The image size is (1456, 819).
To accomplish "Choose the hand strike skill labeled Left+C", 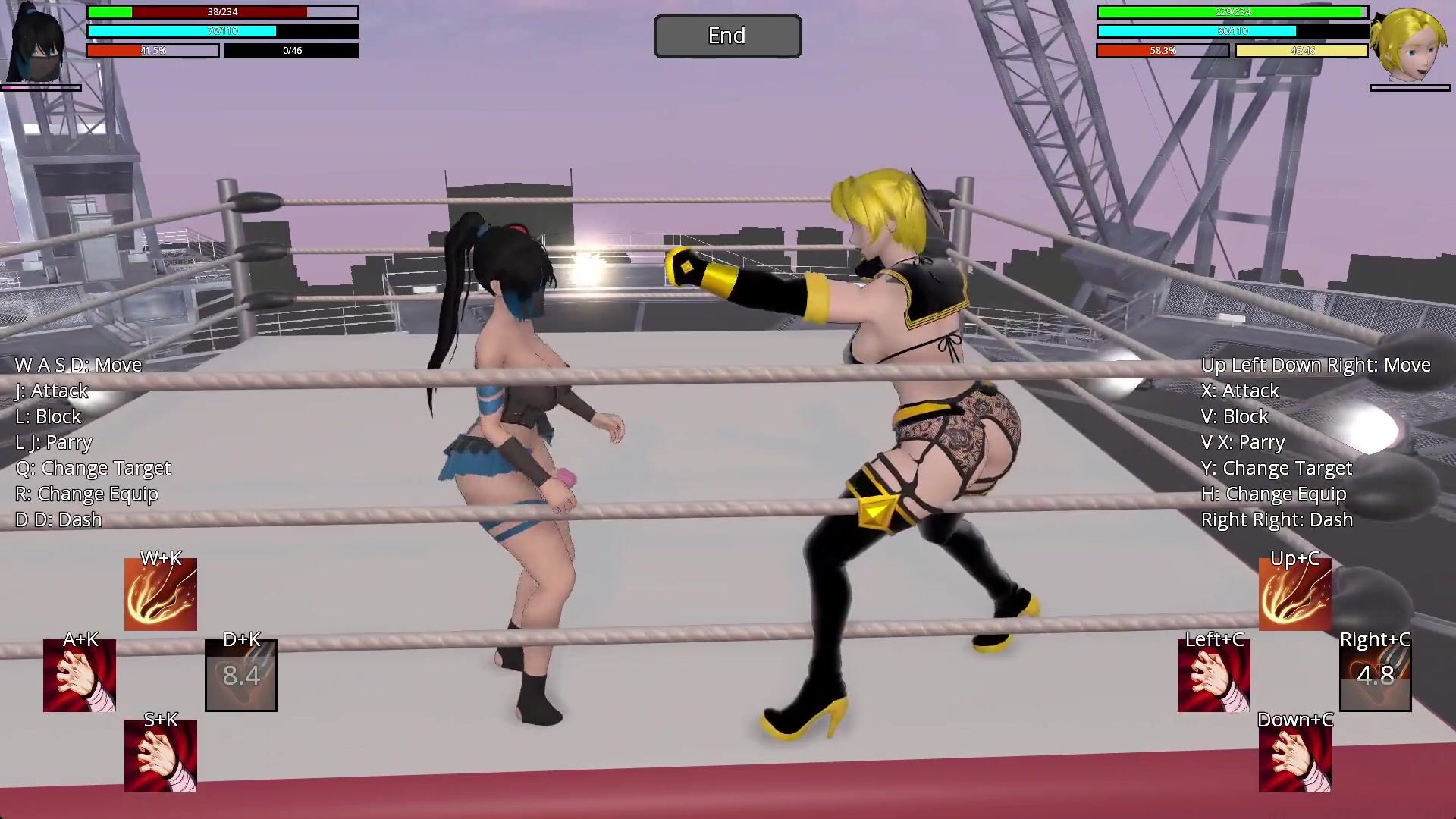I will tap(1213, 676).
